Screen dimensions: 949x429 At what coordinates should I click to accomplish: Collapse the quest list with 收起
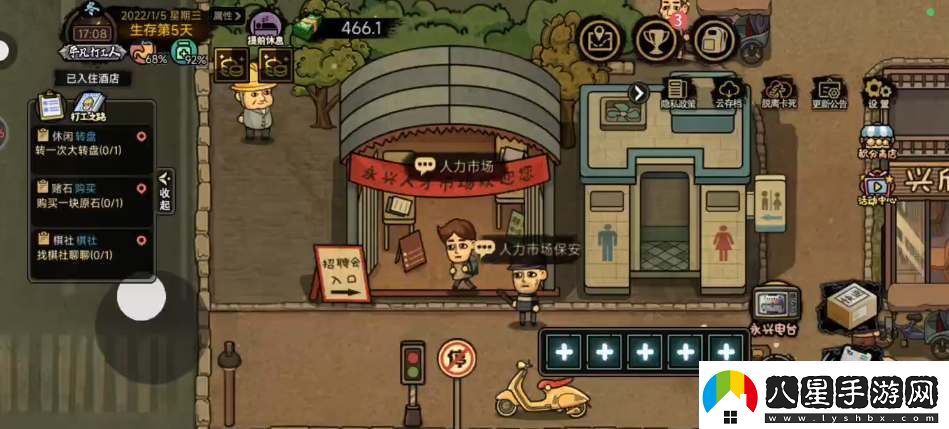[165, 190]
